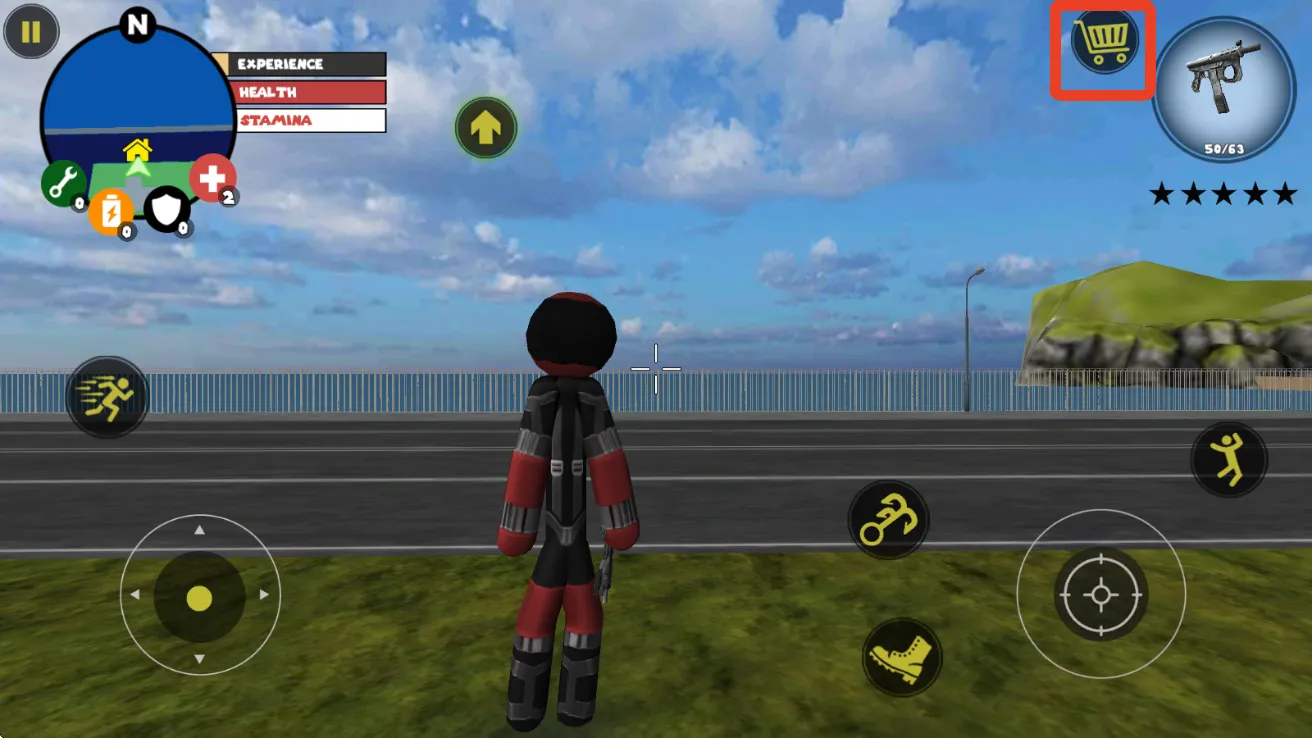The height and width of the screenshot is (738, 1312).
Task: Hit the jumping figure action button
Action: (1229, 460)
